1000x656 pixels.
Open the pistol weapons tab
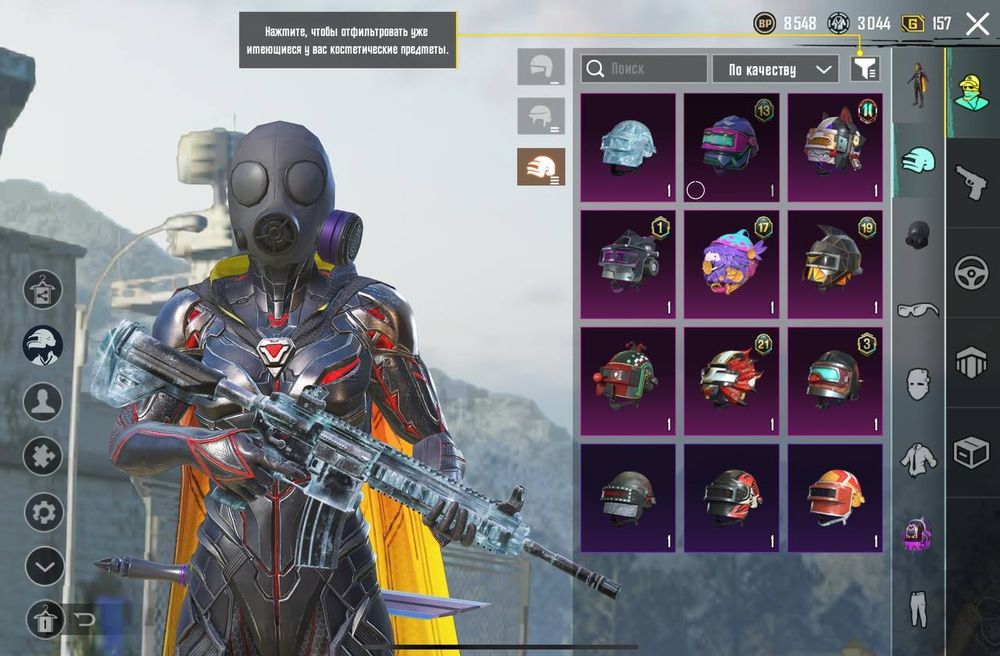[x=971, y=183]
